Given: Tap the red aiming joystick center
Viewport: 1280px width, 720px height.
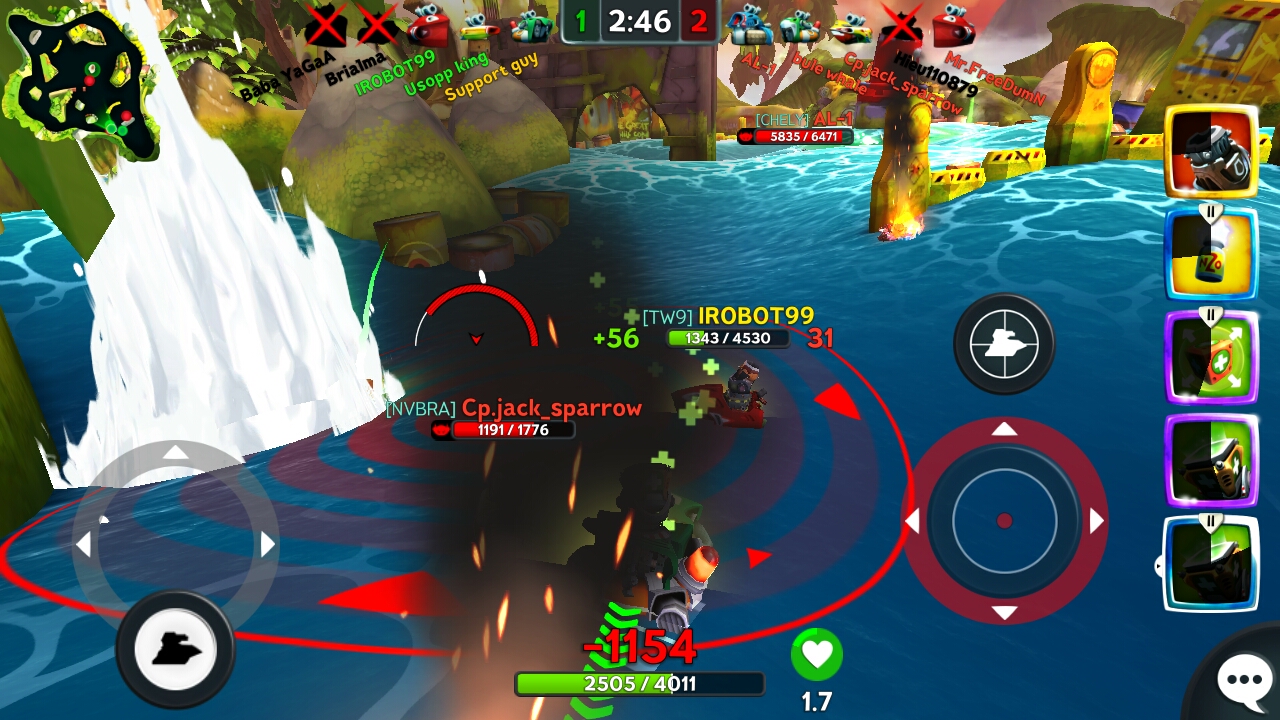Looking at the screenshot, I should click(1005, 520).
